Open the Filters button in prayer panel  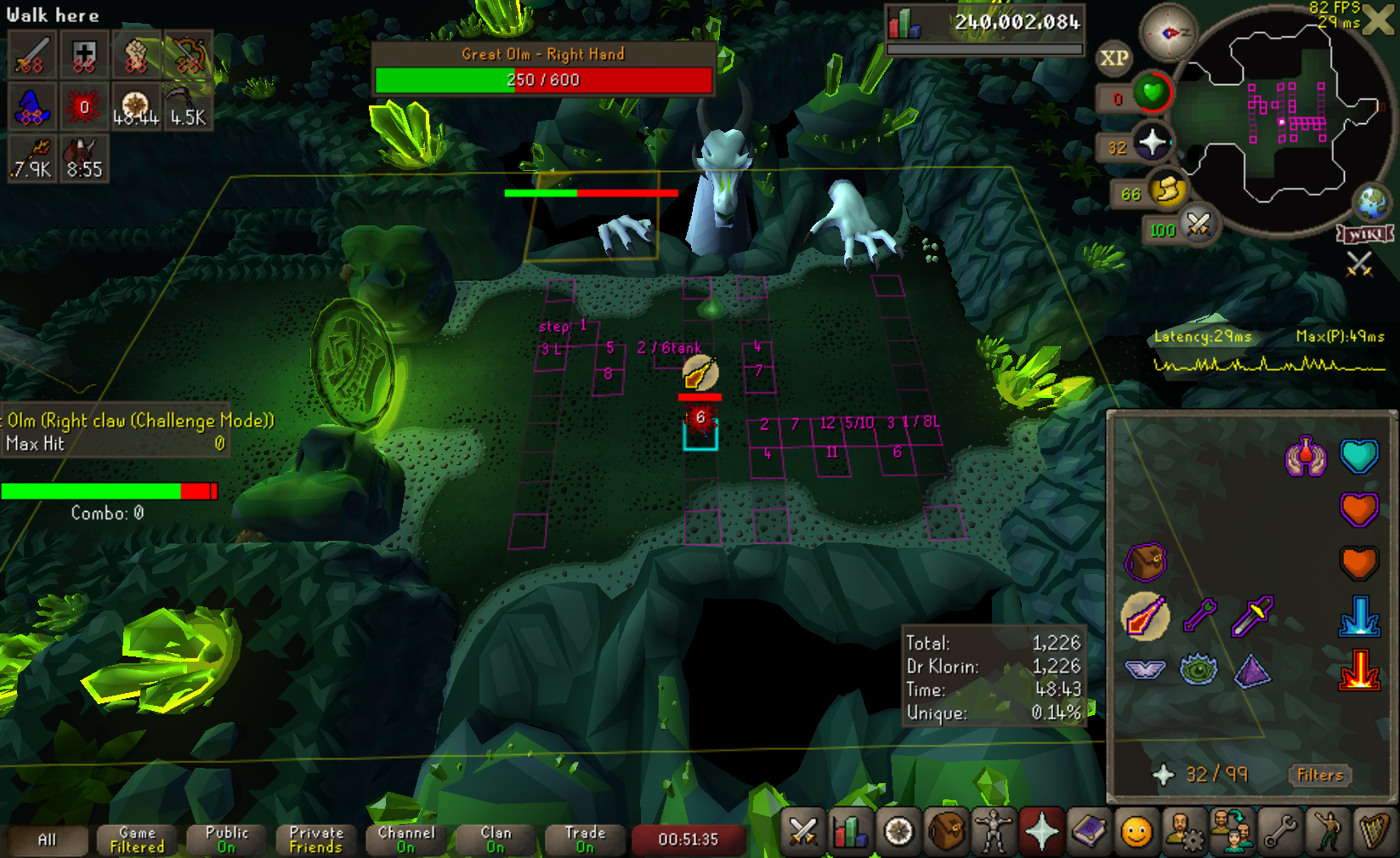[1319, 775]
